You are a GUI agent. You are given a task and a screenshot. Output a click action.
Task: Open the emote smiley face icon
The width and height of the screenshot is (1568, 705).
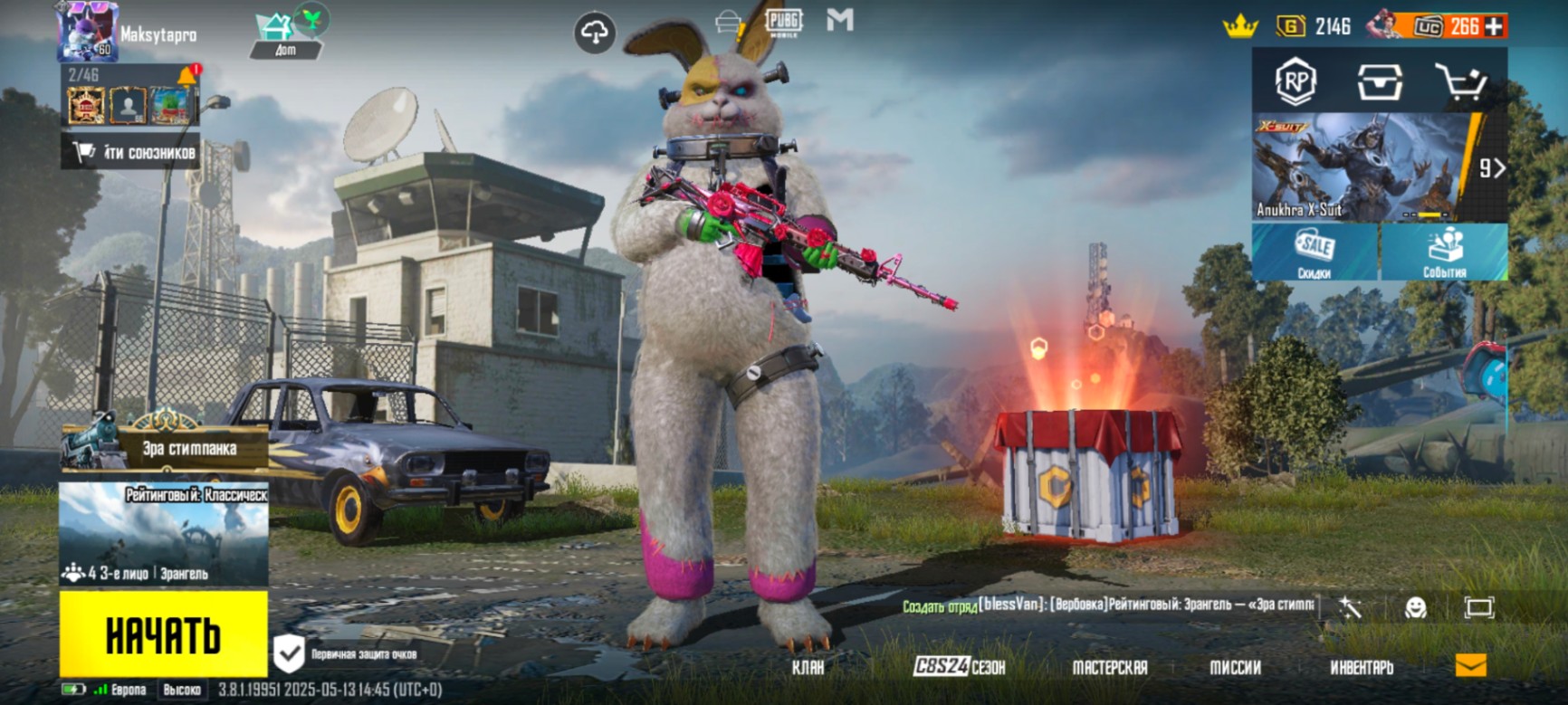point(1415,607)
